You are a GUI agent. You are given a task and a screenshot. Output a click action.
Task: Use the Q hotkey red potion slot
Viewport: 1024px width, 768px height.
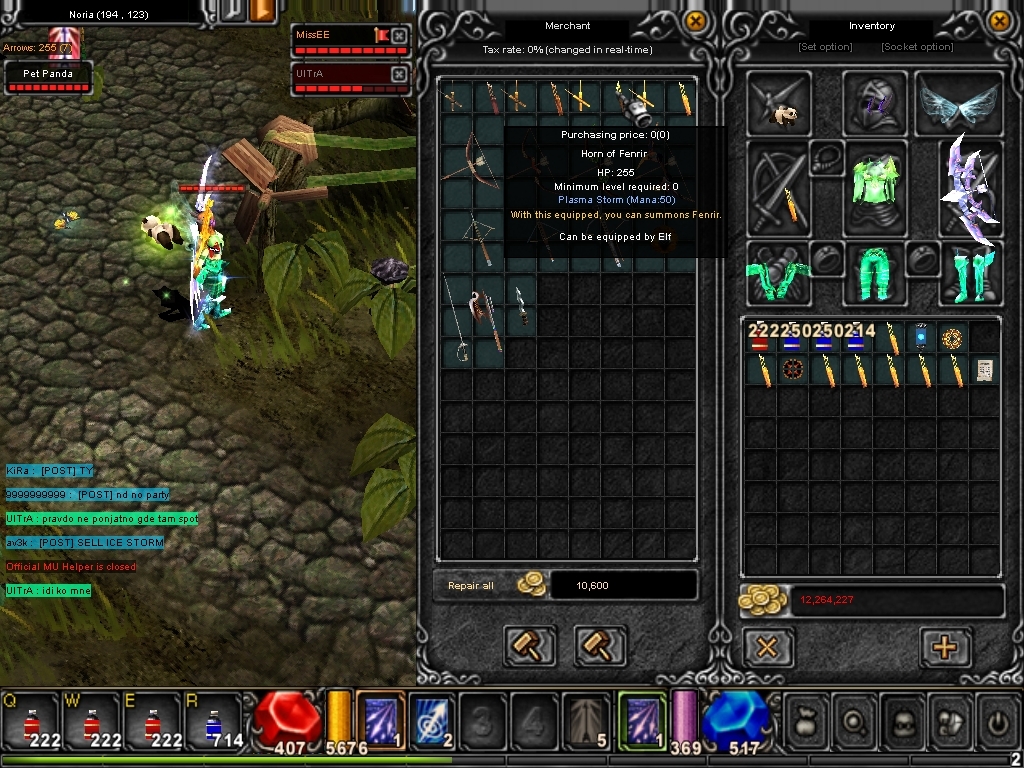pyautogui.click(x=30, y=722)
